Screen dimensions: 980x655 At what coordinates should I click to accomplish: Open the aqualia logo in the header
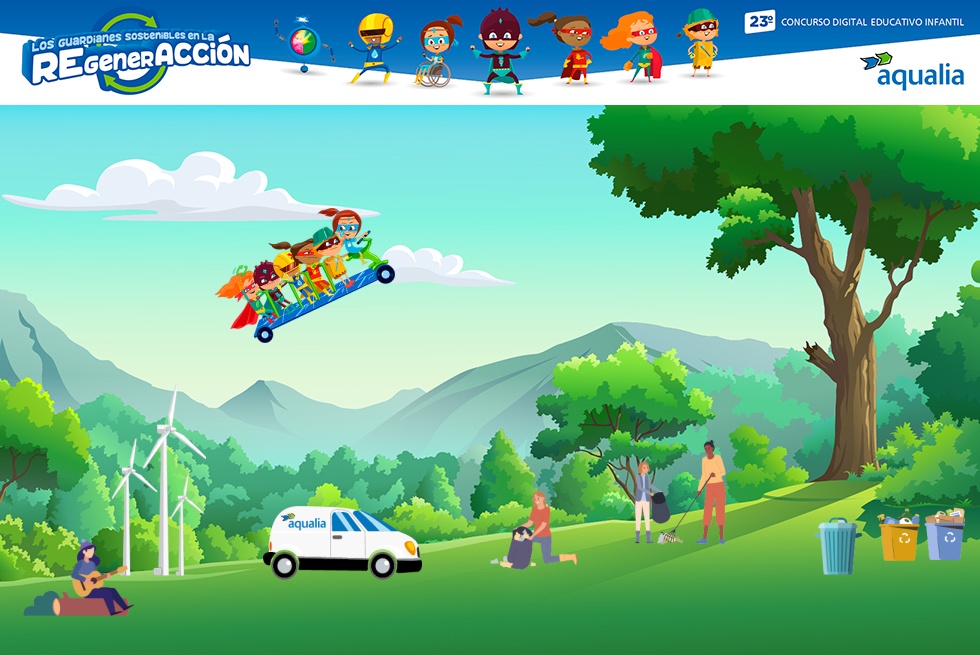912,70
